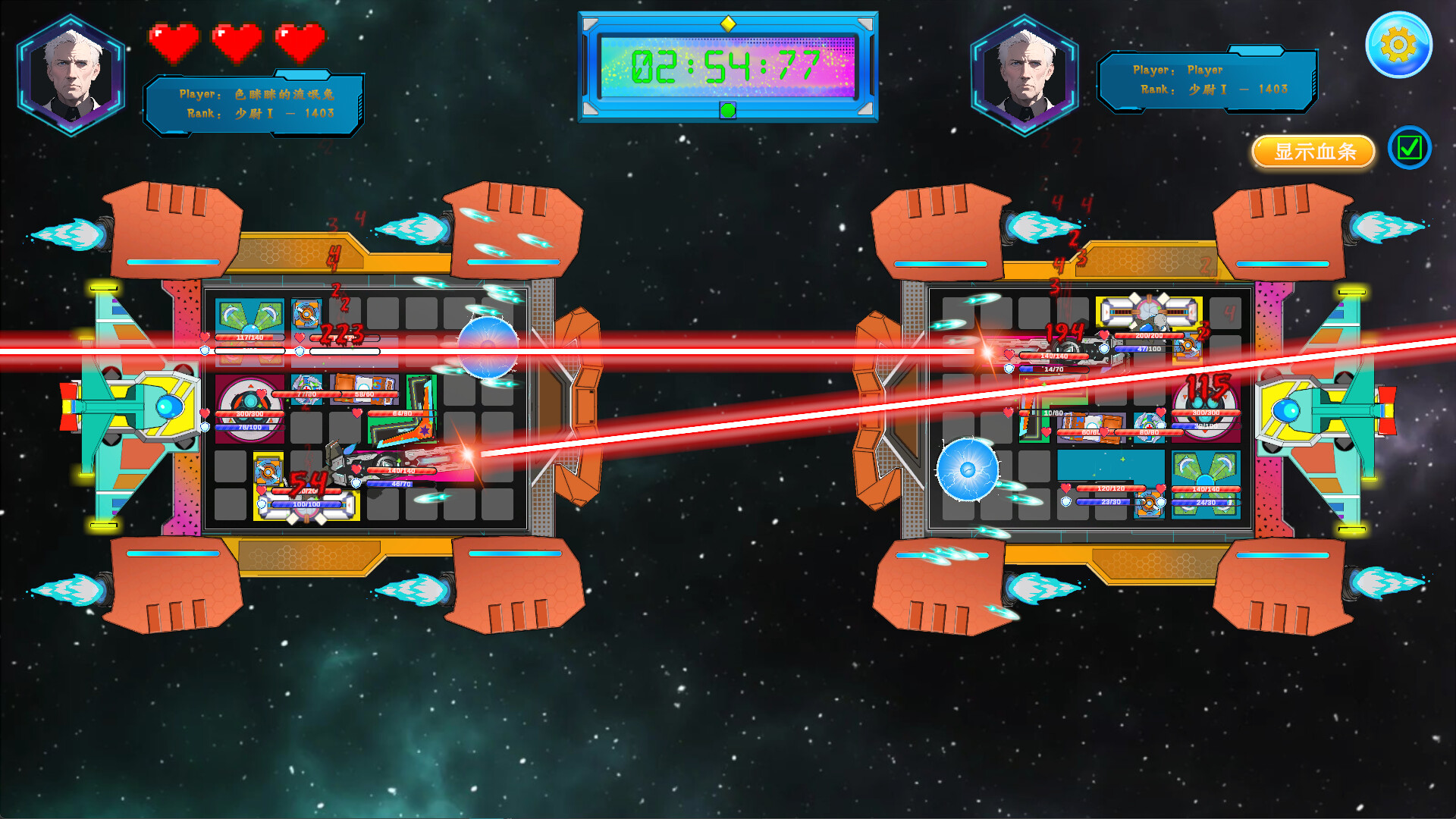Click the yellow-framed turret module on left ship
The width and height of the screenshot is (1456, 819).
click(x=268, y=471)
